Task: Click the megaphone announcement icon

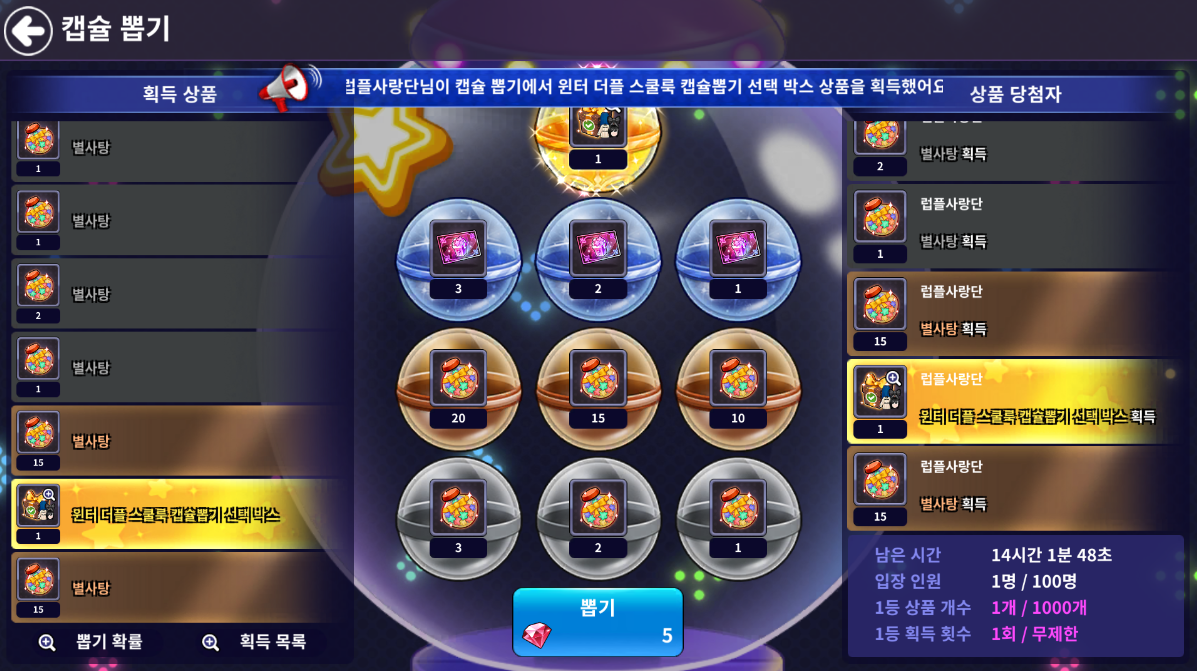Action: (288, 89)
